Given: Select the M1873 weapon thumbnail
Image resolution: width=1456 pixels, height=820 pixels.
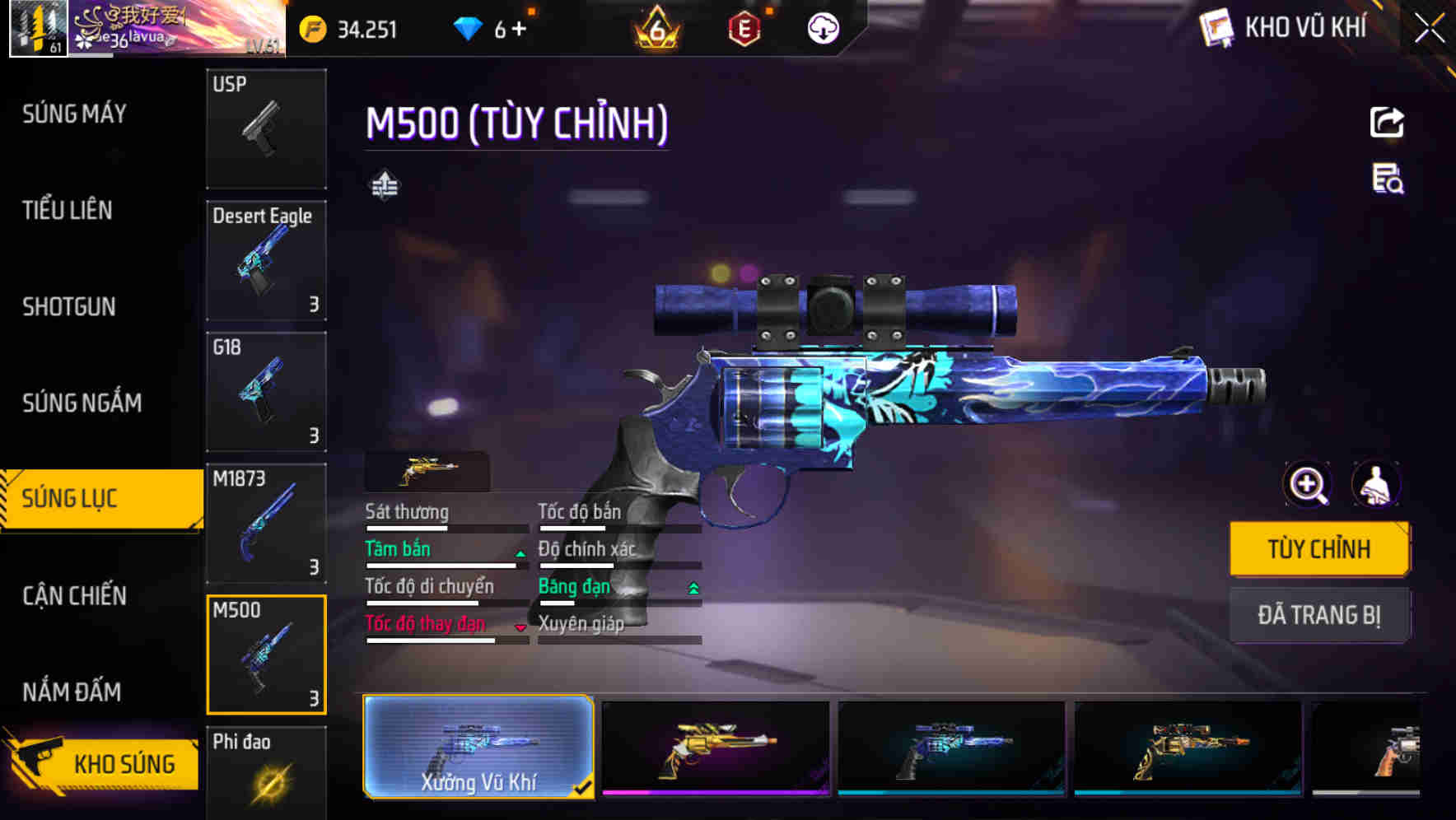Looking at the screenshot, I should point(265,524).
